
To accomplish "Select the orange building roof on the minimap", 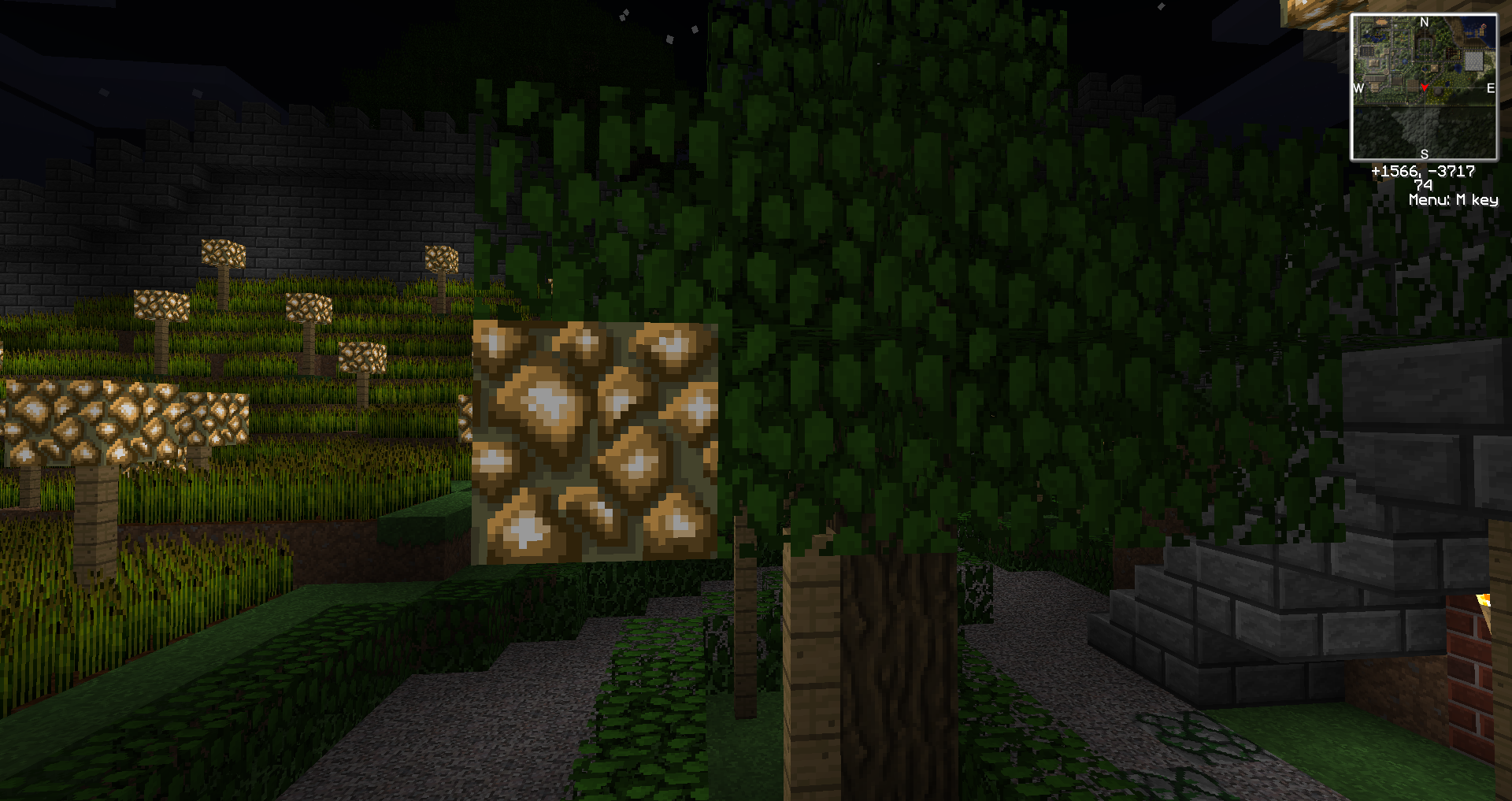I will (x=1380, y=21).
